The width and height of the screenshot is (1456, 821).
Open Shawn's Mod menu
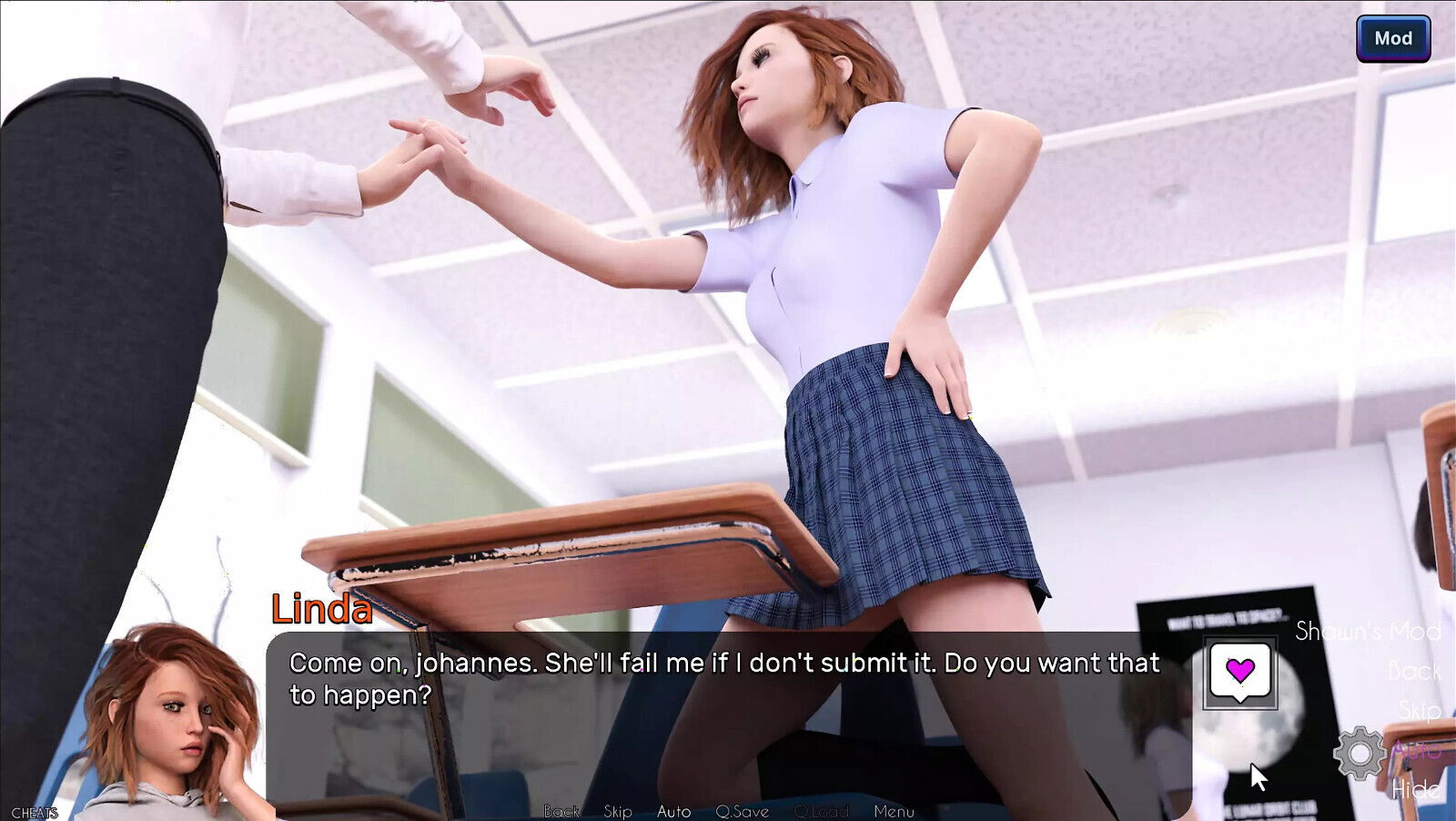point(1368,631)
